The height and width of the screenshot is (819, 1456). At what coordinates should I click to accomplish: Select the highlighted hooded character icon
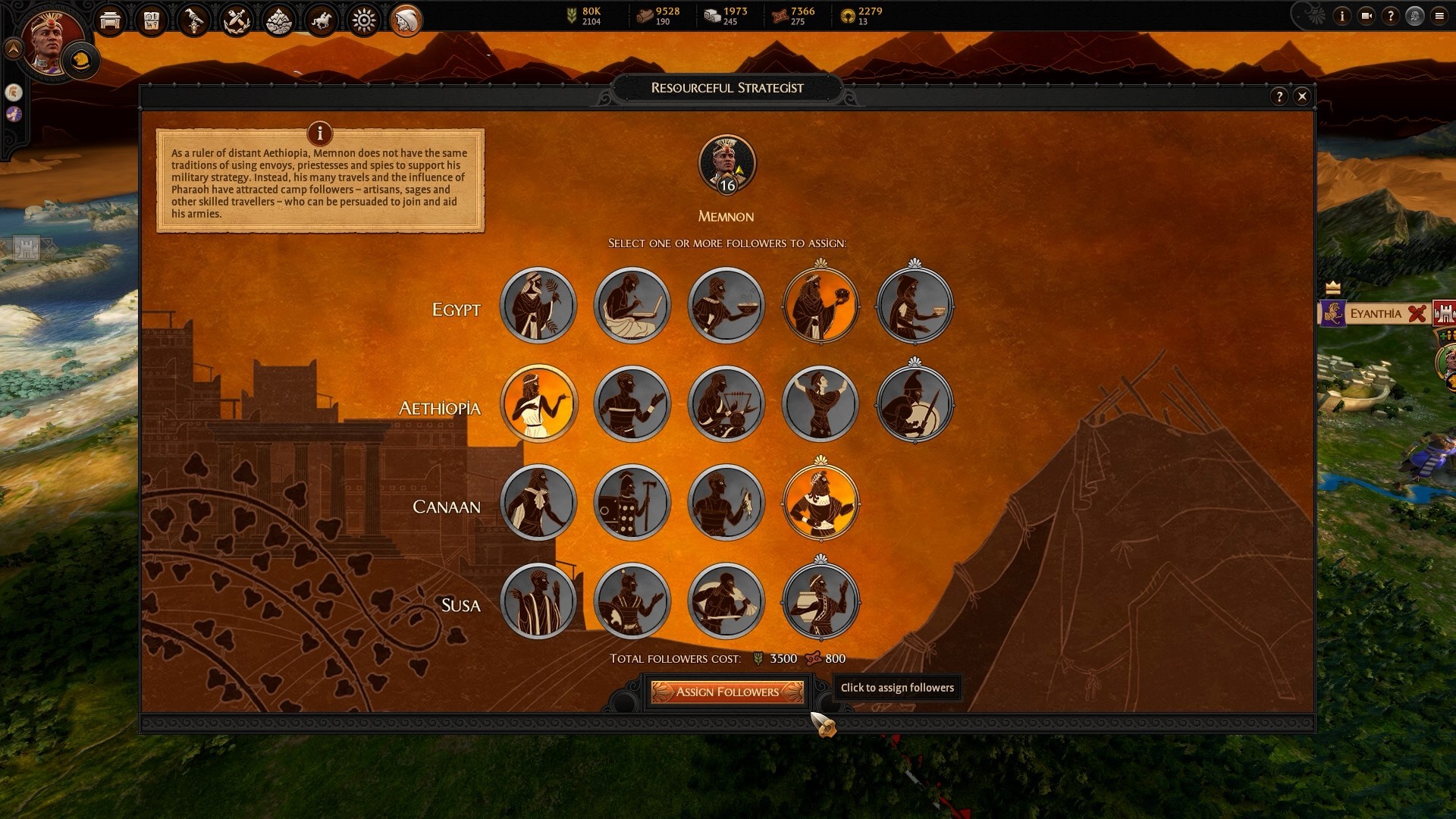(406, 21)
